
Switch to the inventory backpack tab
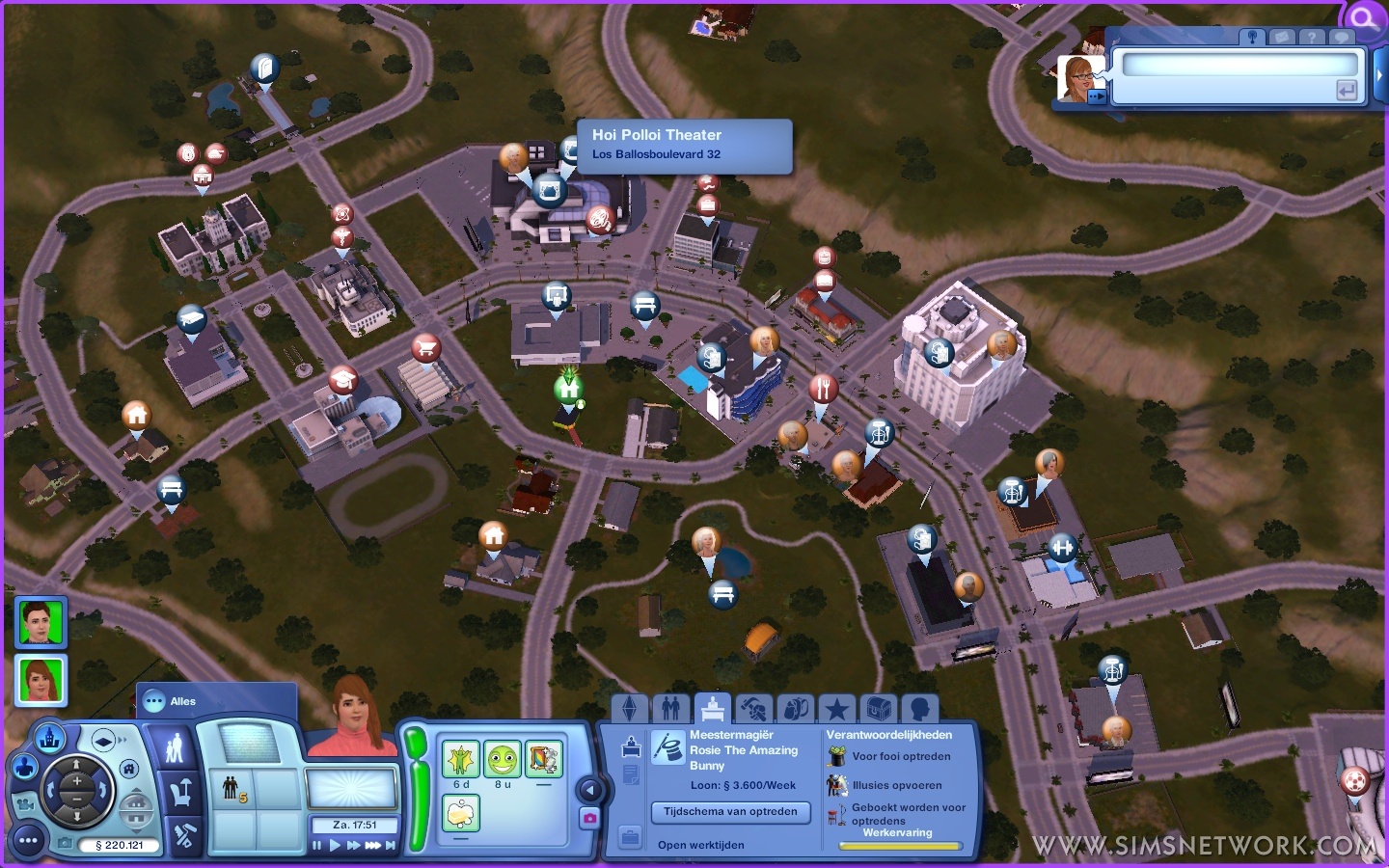(x=795, y=710)
